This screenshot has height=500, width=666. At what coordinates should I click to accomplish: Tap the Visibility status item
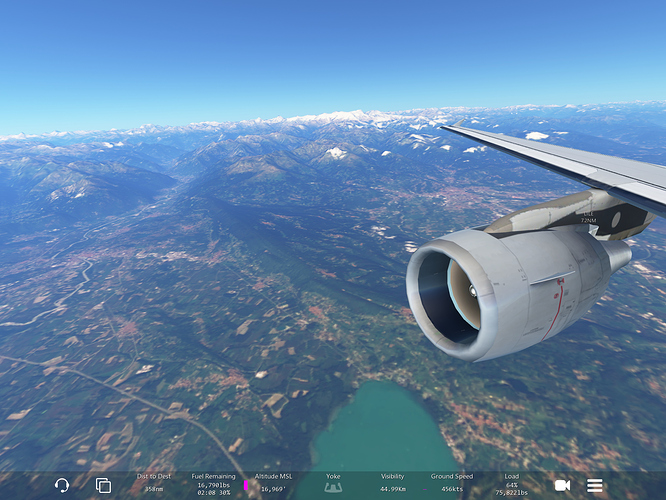tap(393, 484)
